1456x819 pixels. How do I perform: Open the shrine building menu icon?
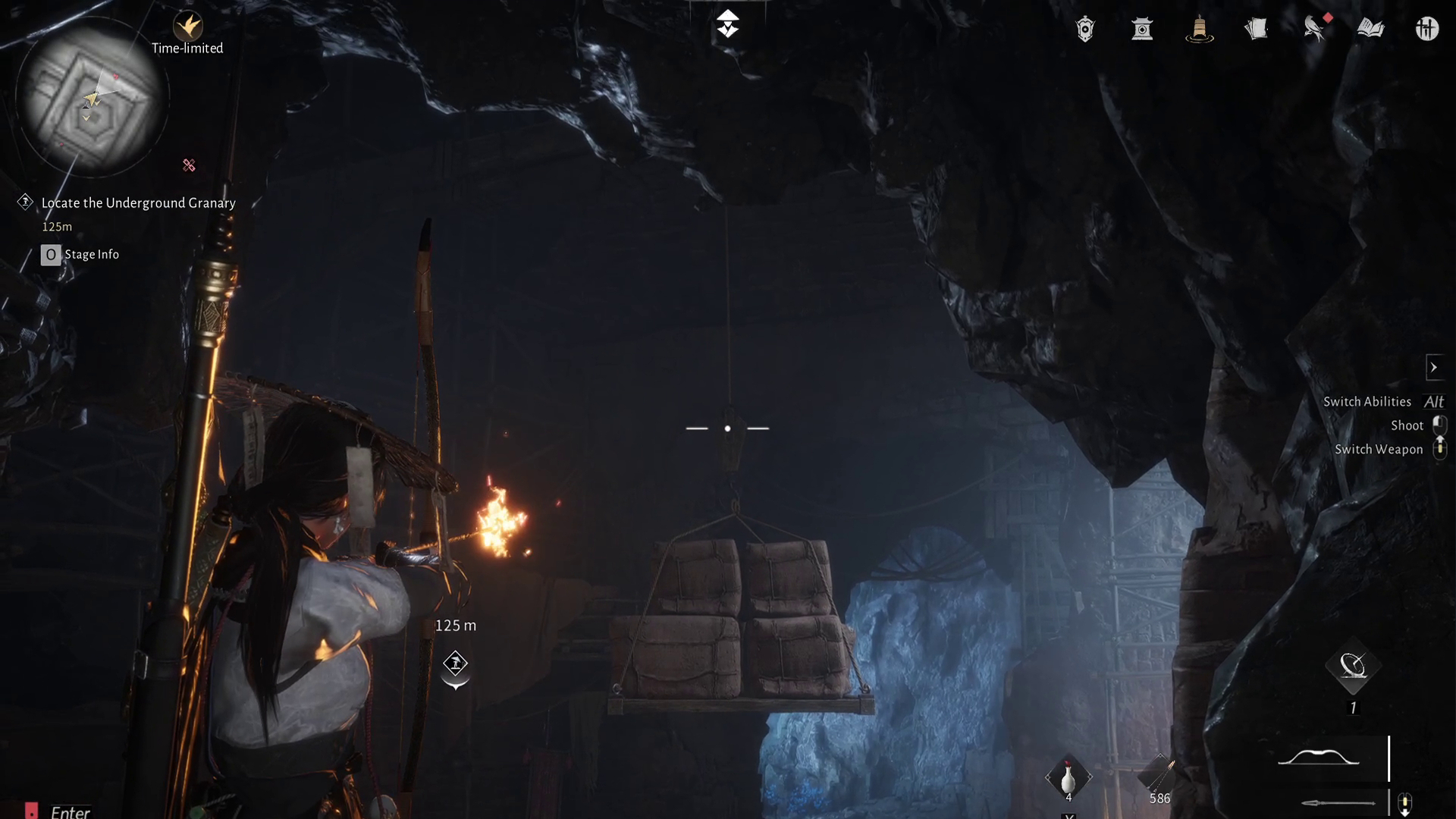click(x=1142, y=30)
